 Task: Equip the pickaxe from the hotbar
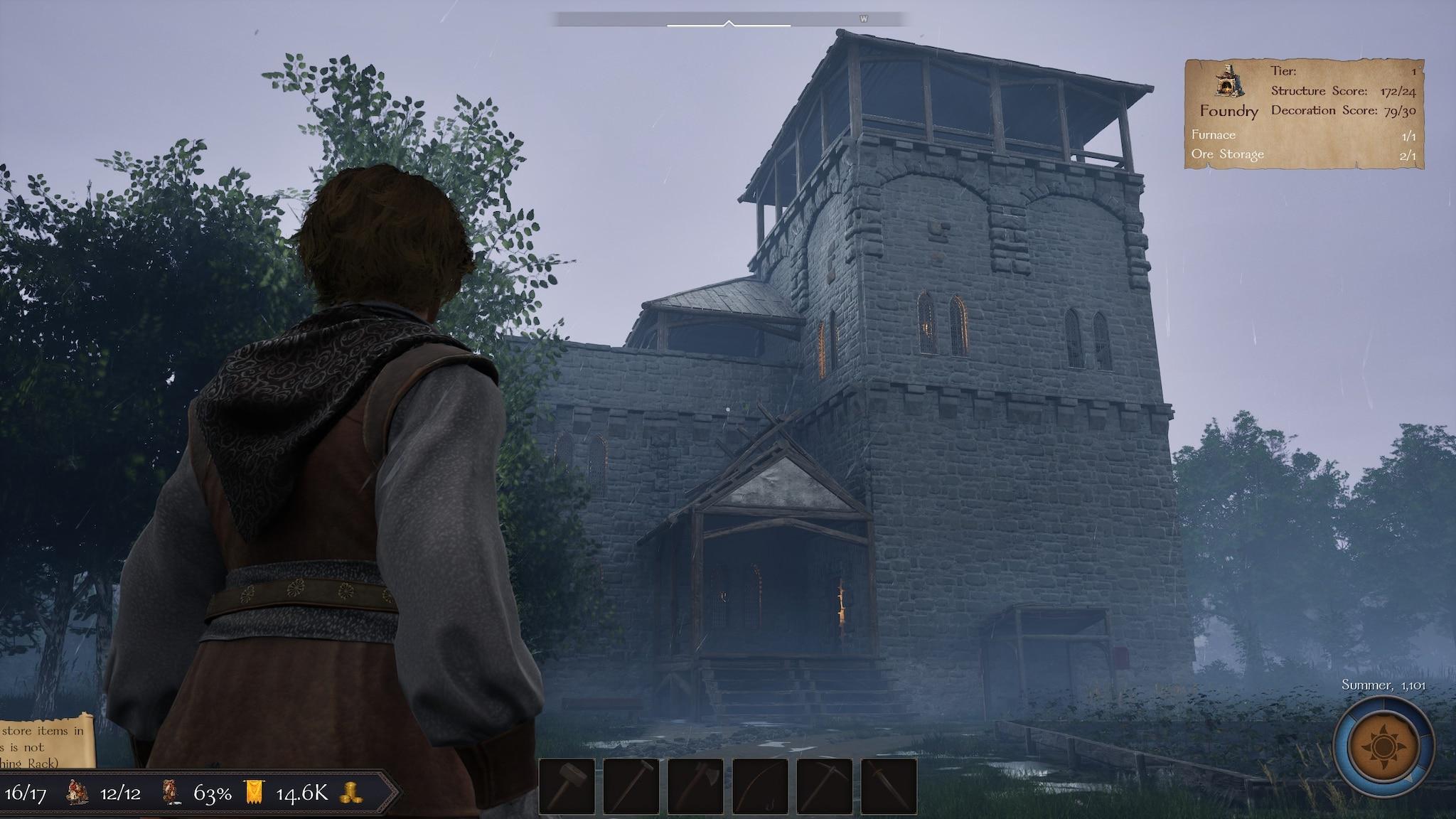[x=825, y=786]
